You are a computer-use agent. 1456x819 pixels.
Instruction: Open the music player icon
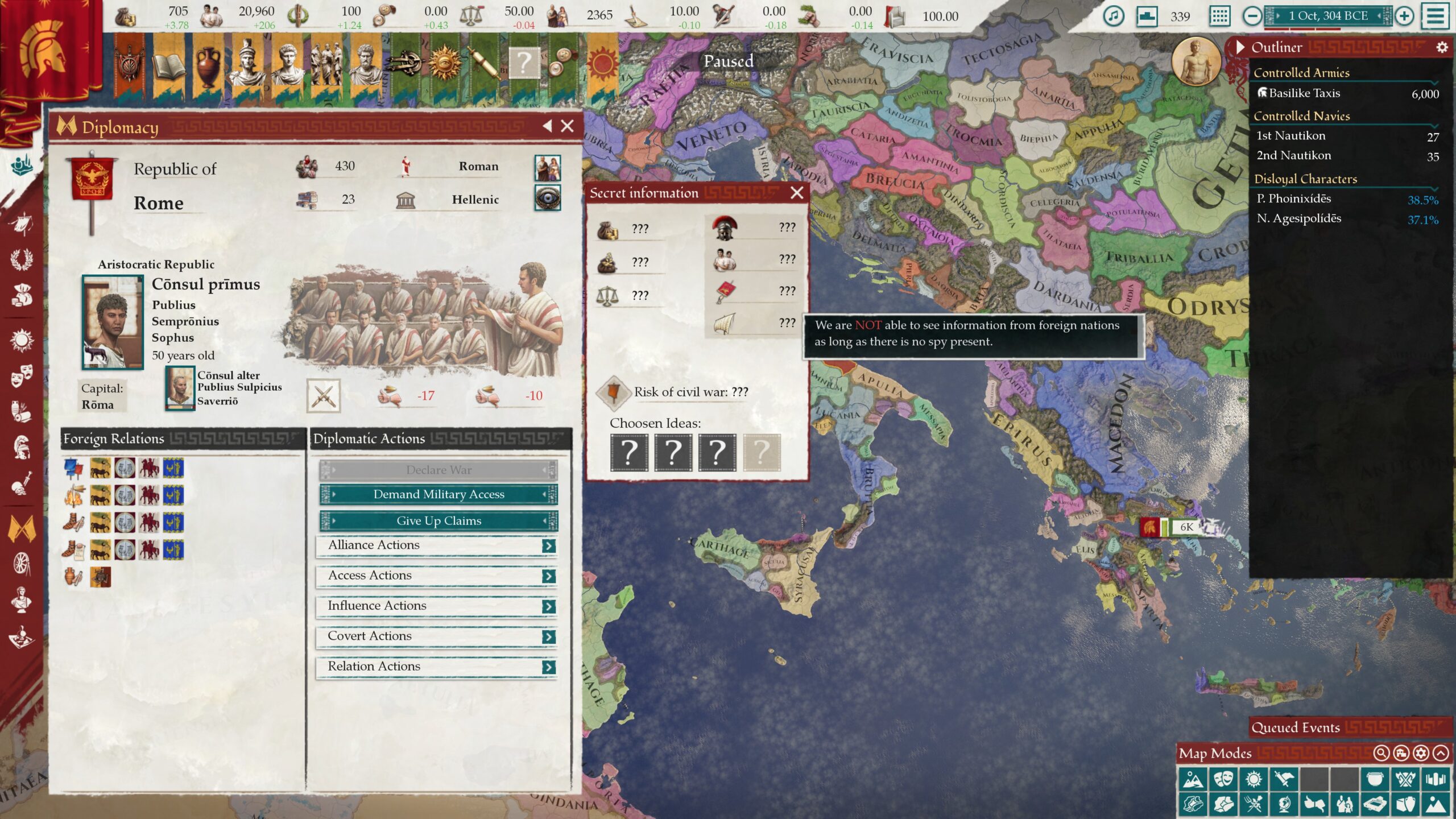pos(1113,16)
